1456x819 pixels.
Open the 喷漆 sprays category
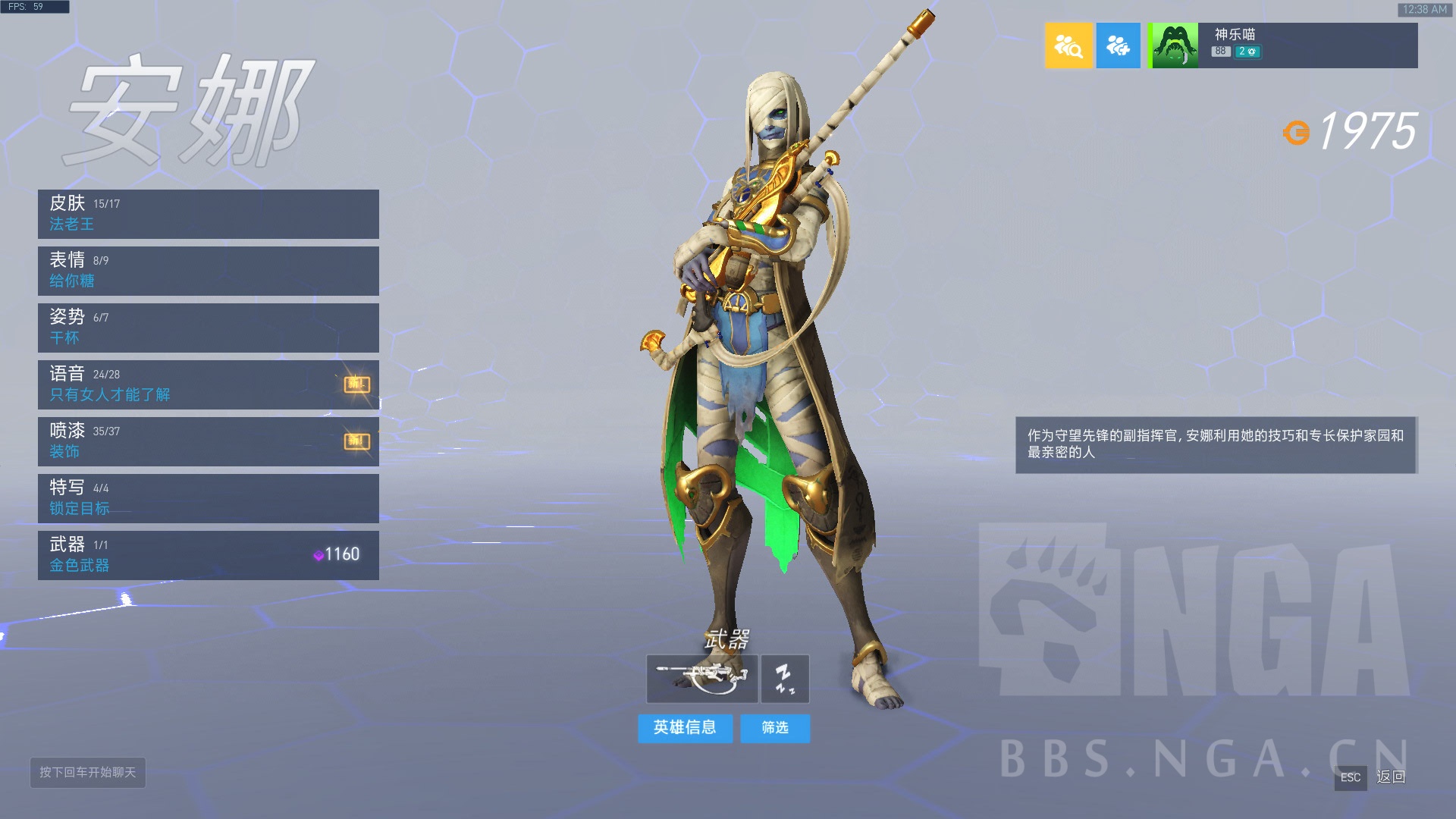pos(208,441)
